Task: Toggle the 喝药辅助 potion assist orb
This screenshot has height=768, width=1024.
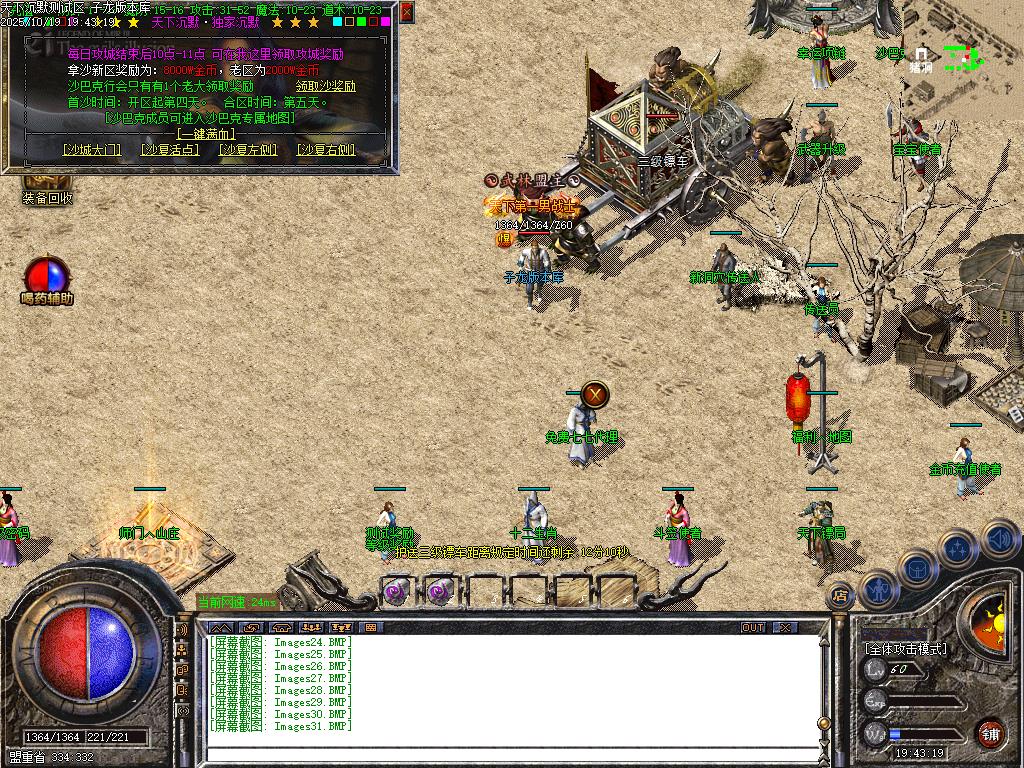Action: [47, 275]
